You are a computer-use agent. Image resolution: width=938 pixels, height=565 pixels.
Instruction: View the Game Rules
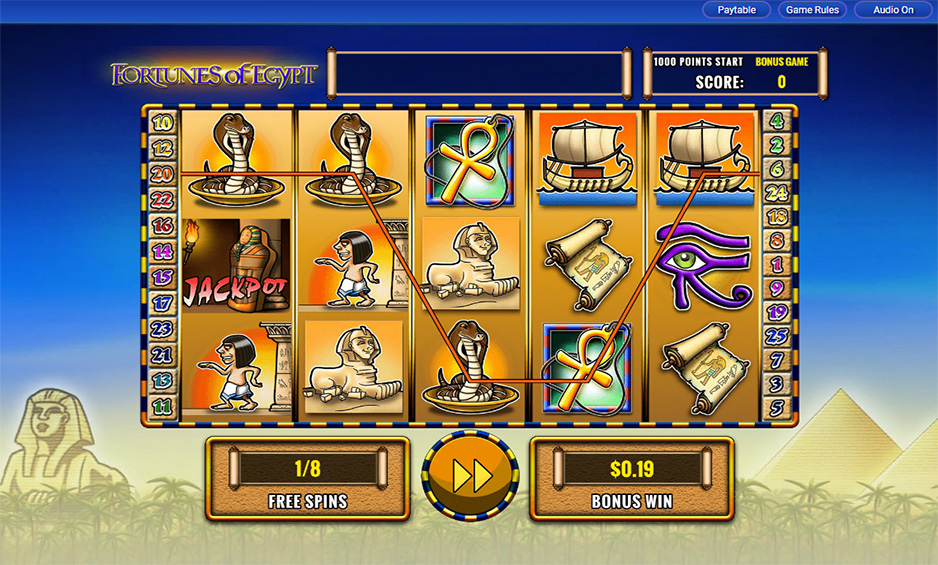point(813,10)
